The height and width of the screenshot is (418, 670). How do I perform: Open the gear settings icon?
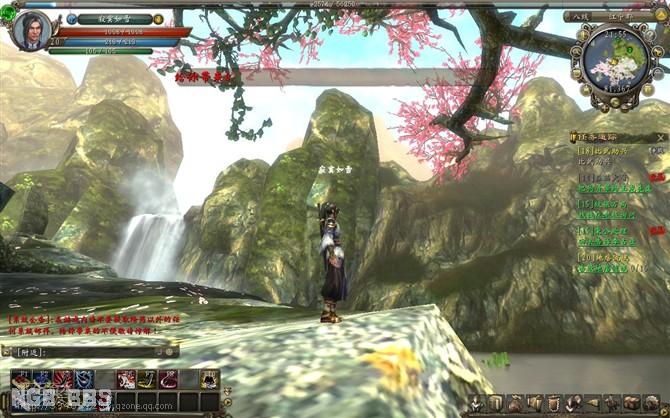point(651,403)
